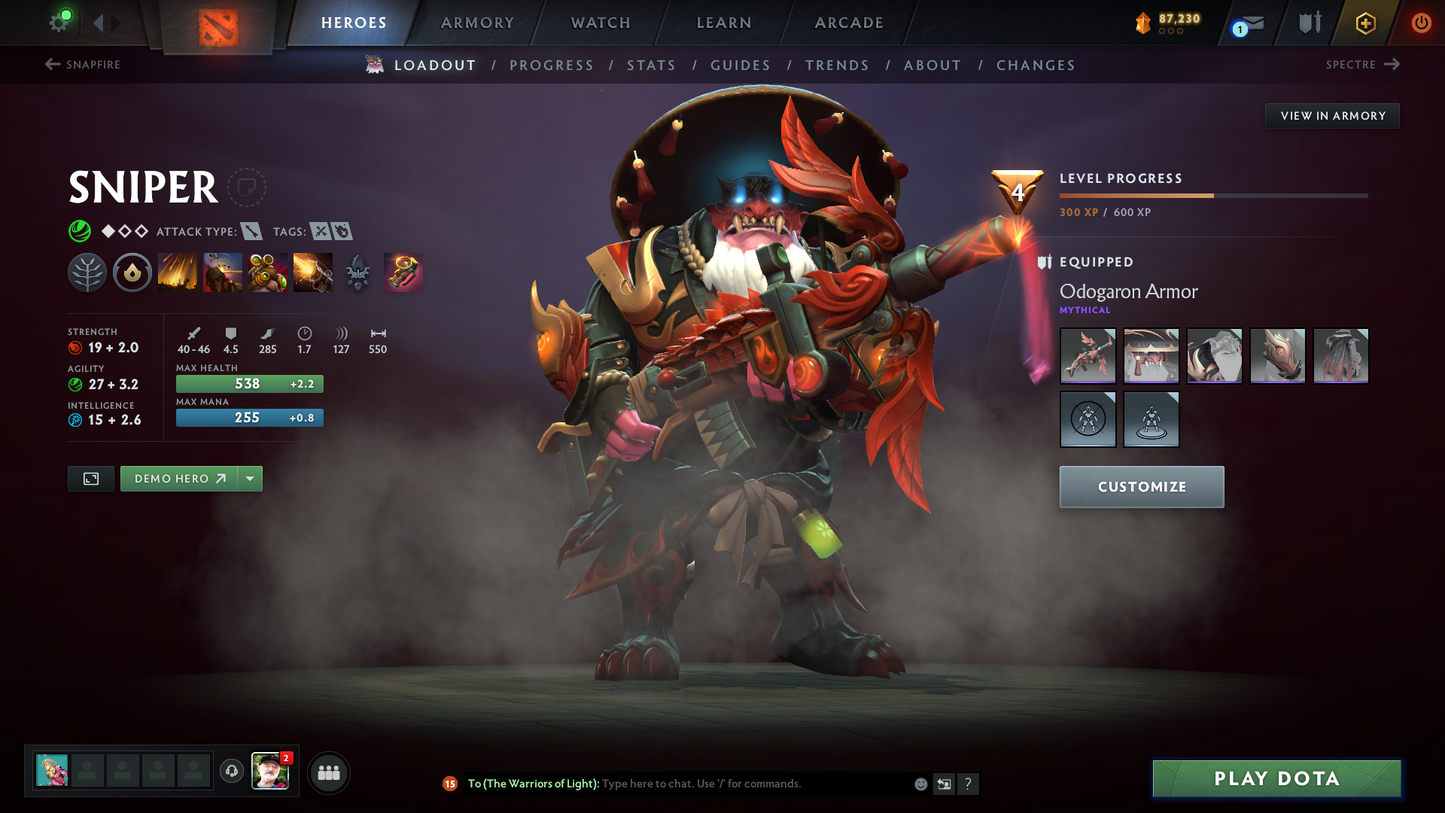The height and width of the screenshot is (813, 1445).
Task: Open Sniper's talent tree icon
Action: coord(87,271)
